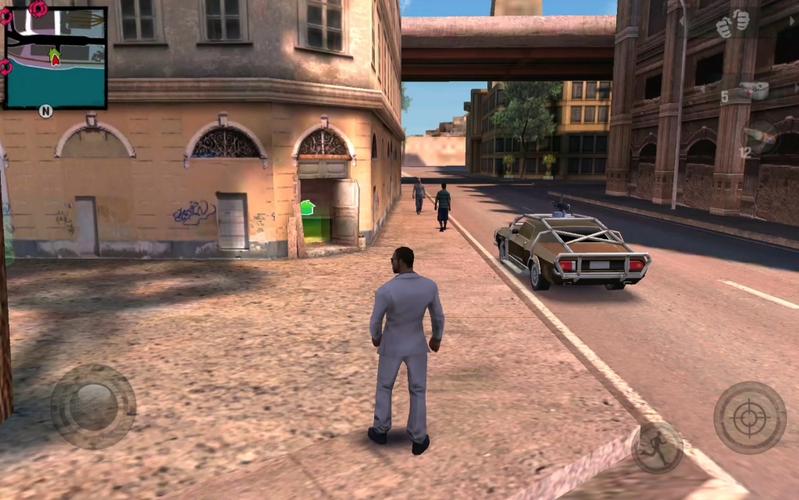The width and height of the screenshot is (799, 500).
Task: Select the fist melee weapon icon
Action: click(732, 24)
